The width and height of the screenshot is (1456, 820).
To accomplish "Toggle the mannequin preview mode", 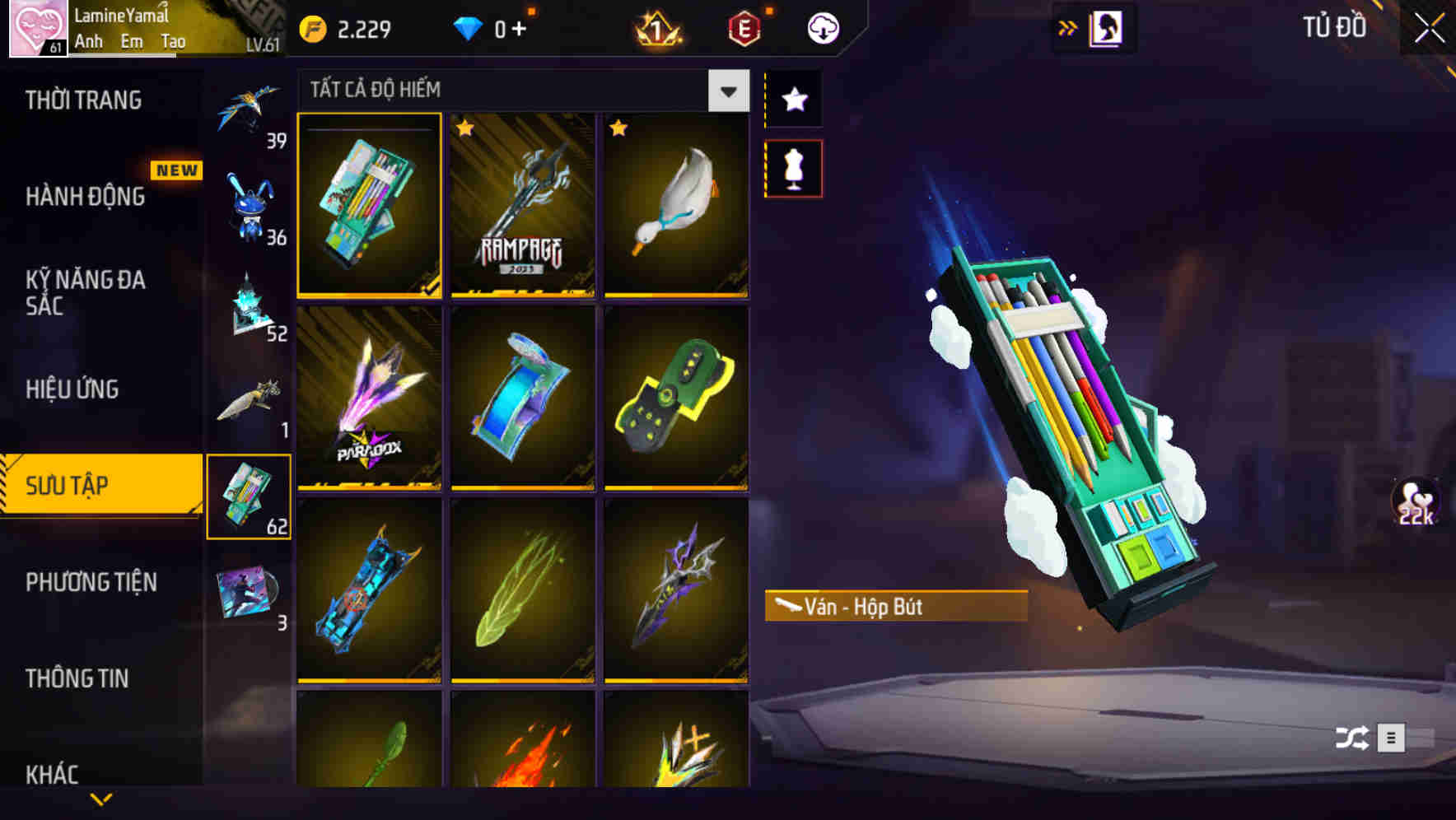I will coord(793,166).
